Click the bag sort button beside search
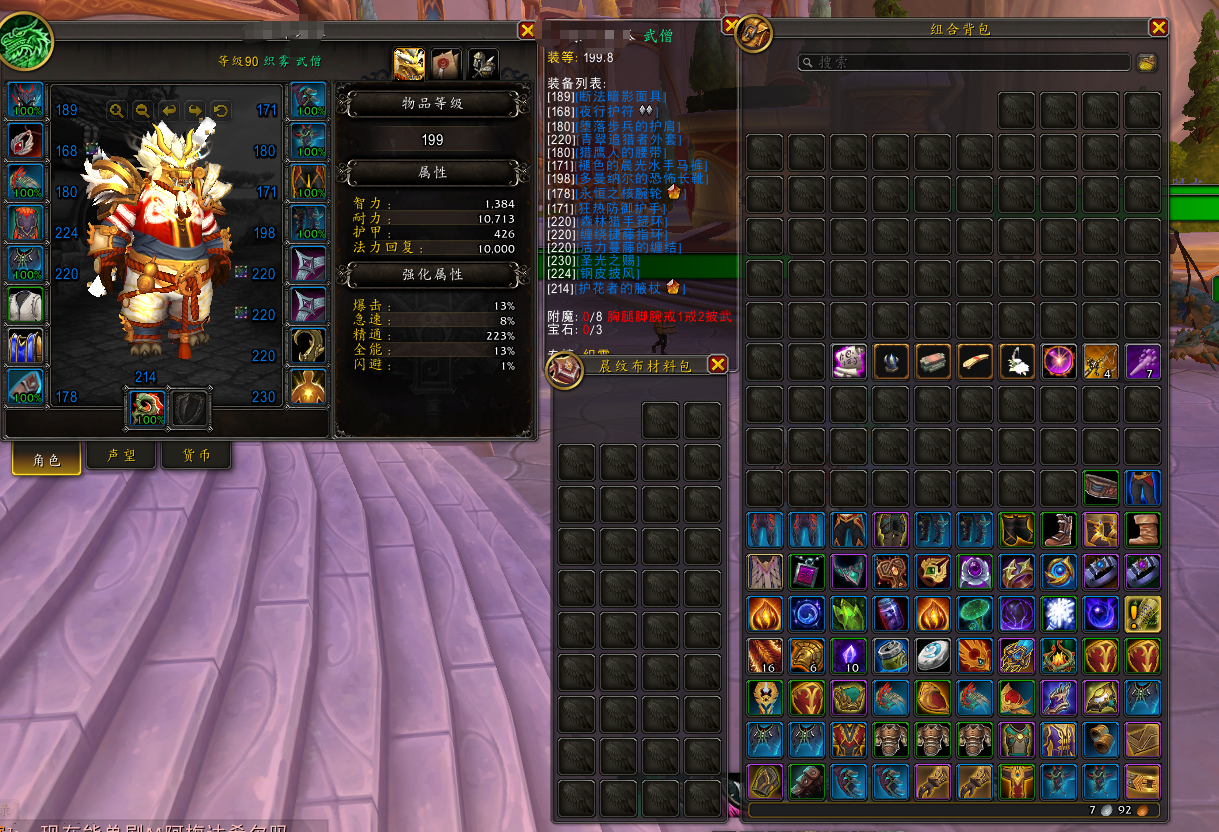Screen dimensions: 1219x832 (x=1146, y=62)
